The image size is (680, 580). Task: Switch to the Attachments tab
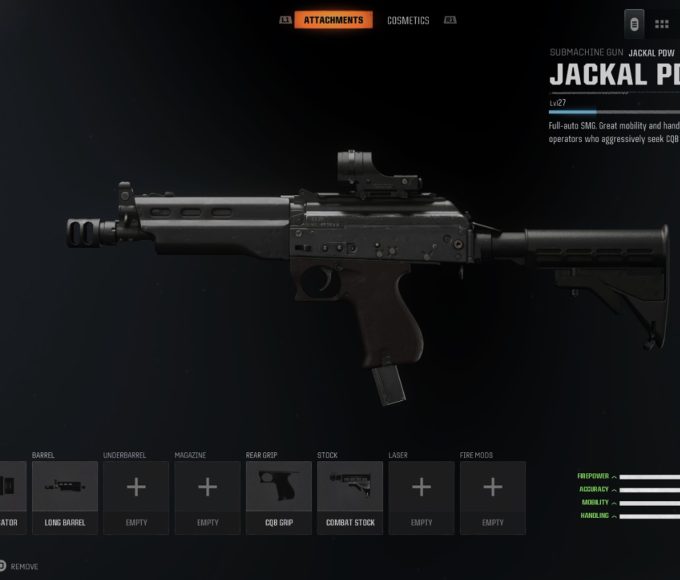334,20
